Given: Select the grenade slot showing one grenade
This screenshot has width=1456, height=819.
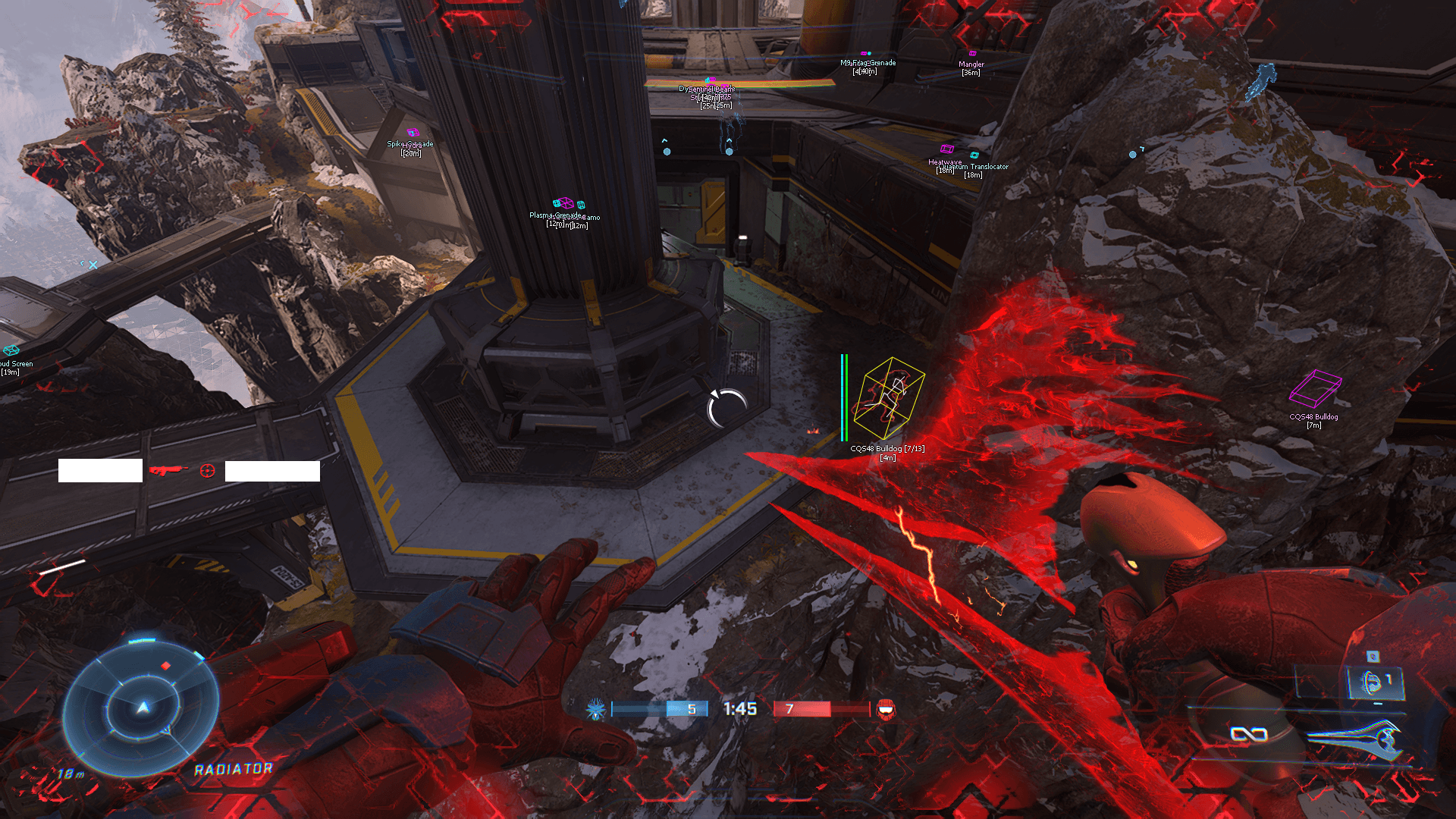Looking at the screenshot, I should [x=1376, y=682].
